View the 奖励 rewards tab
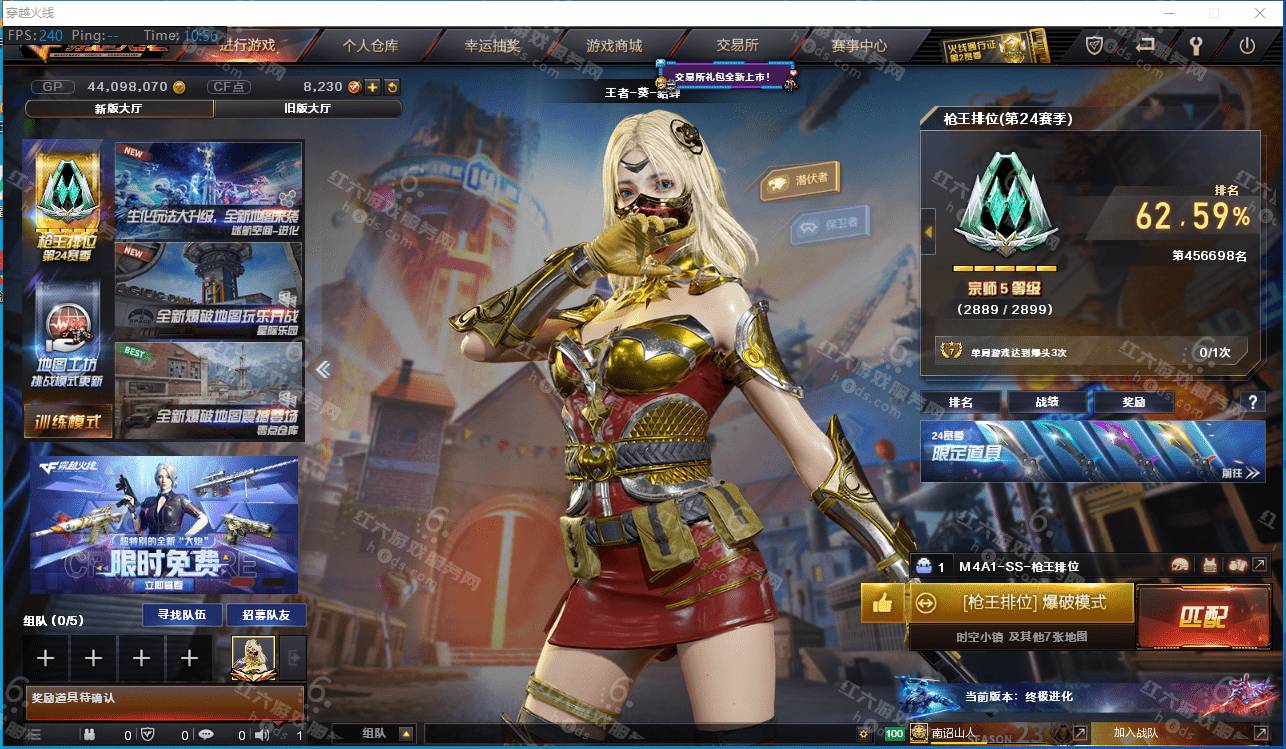Image resolution: width=1286 pixels, height=749 pixels. point(1133,402)
